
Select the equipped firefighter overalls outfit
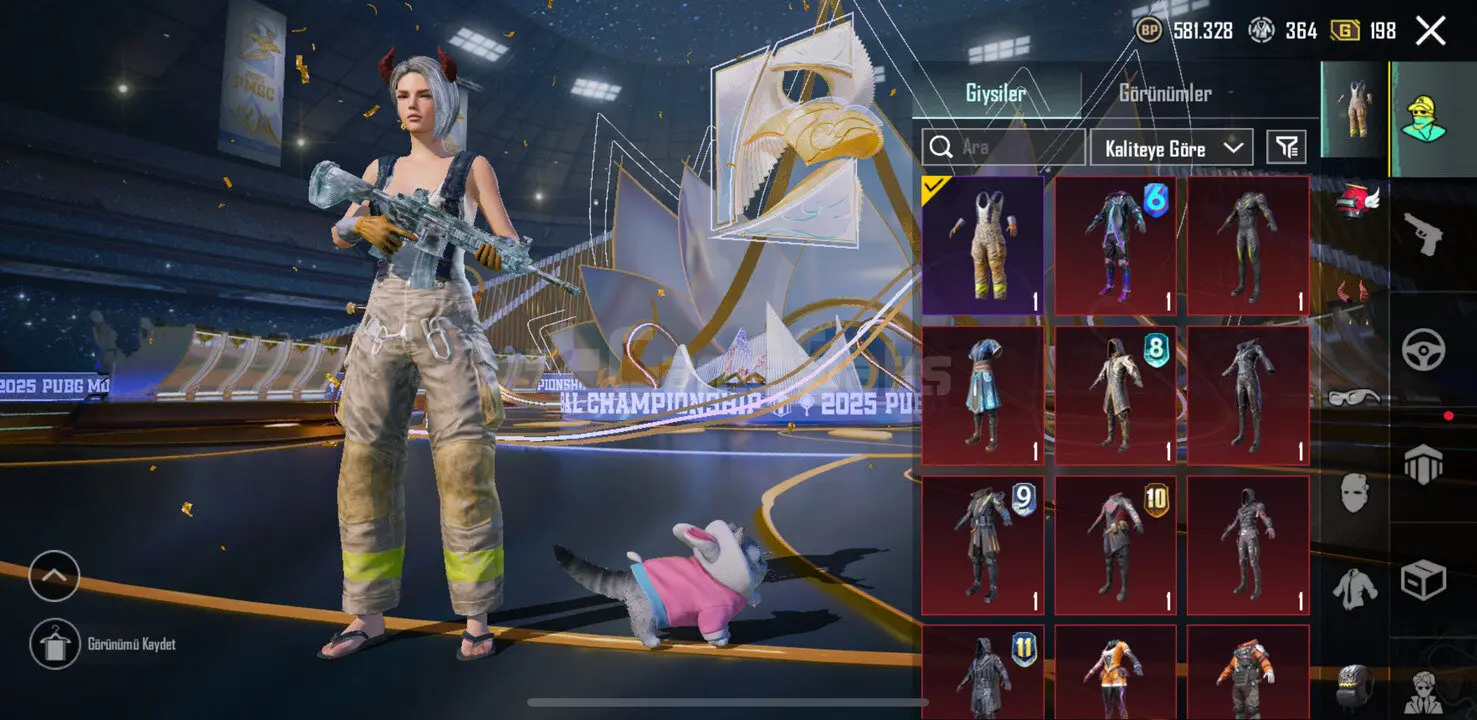point(983,246)
